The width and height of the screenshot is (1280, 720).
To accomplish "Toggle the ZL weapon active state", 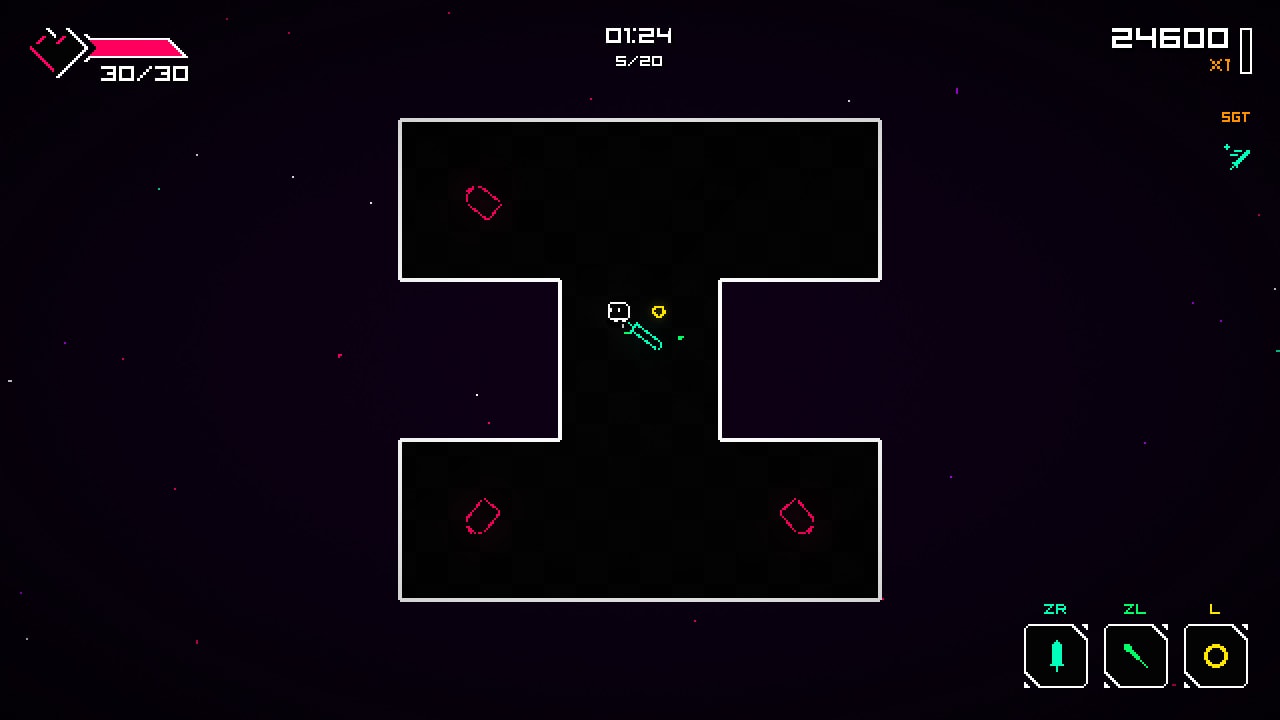I will [1135, 656].
